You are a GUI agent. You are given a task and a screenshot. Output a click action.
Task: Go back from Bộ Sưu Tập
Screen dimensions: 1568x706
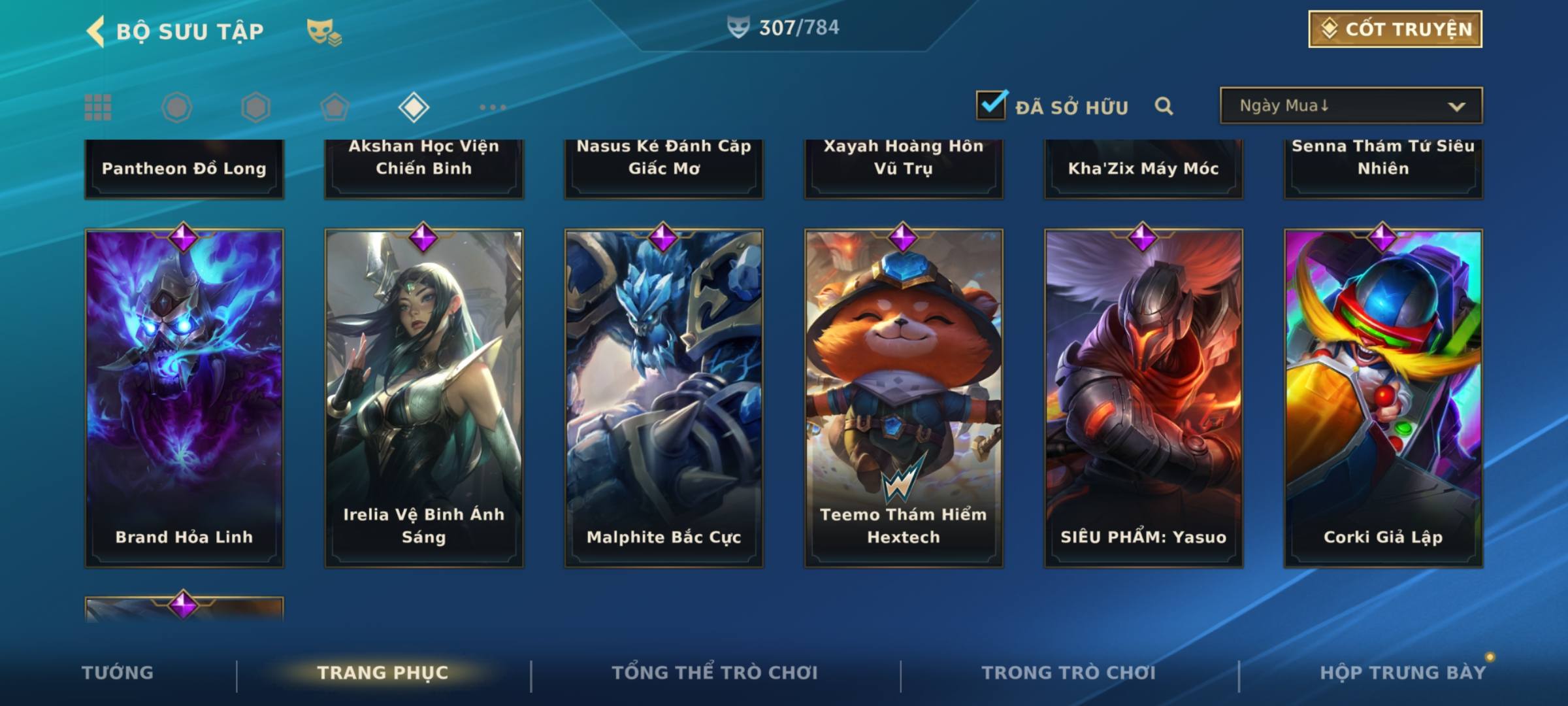point(96,31)
